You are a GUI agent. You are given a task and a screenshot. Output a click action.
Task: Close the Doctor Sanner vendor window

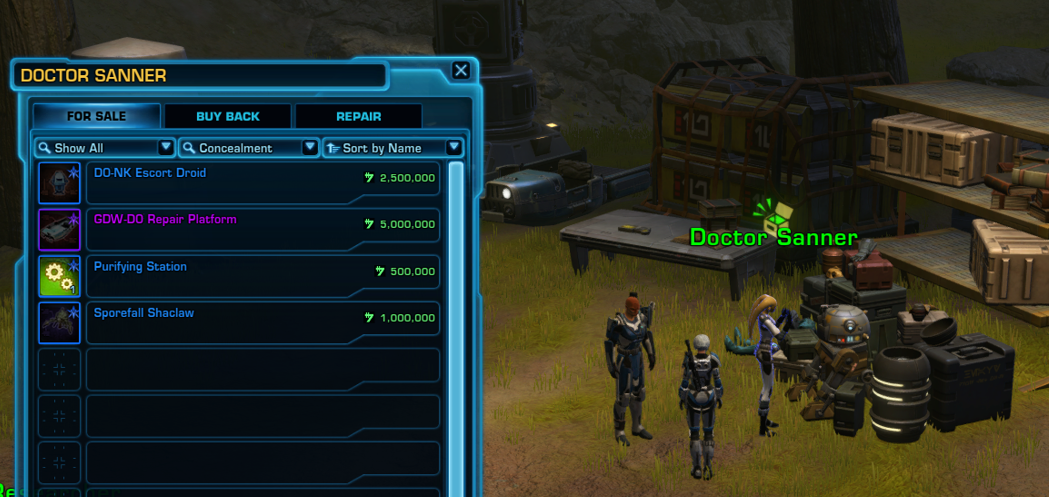click(460, 70)
